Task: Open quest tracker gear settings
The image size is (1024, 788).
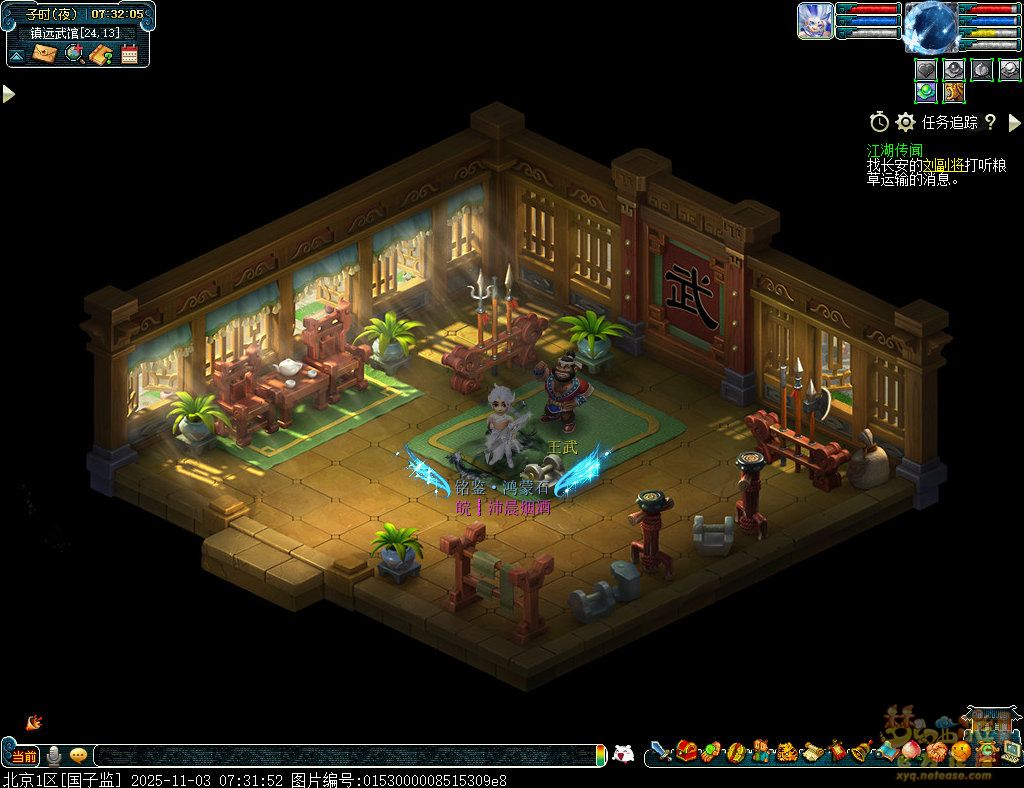Action: [906, 122]
